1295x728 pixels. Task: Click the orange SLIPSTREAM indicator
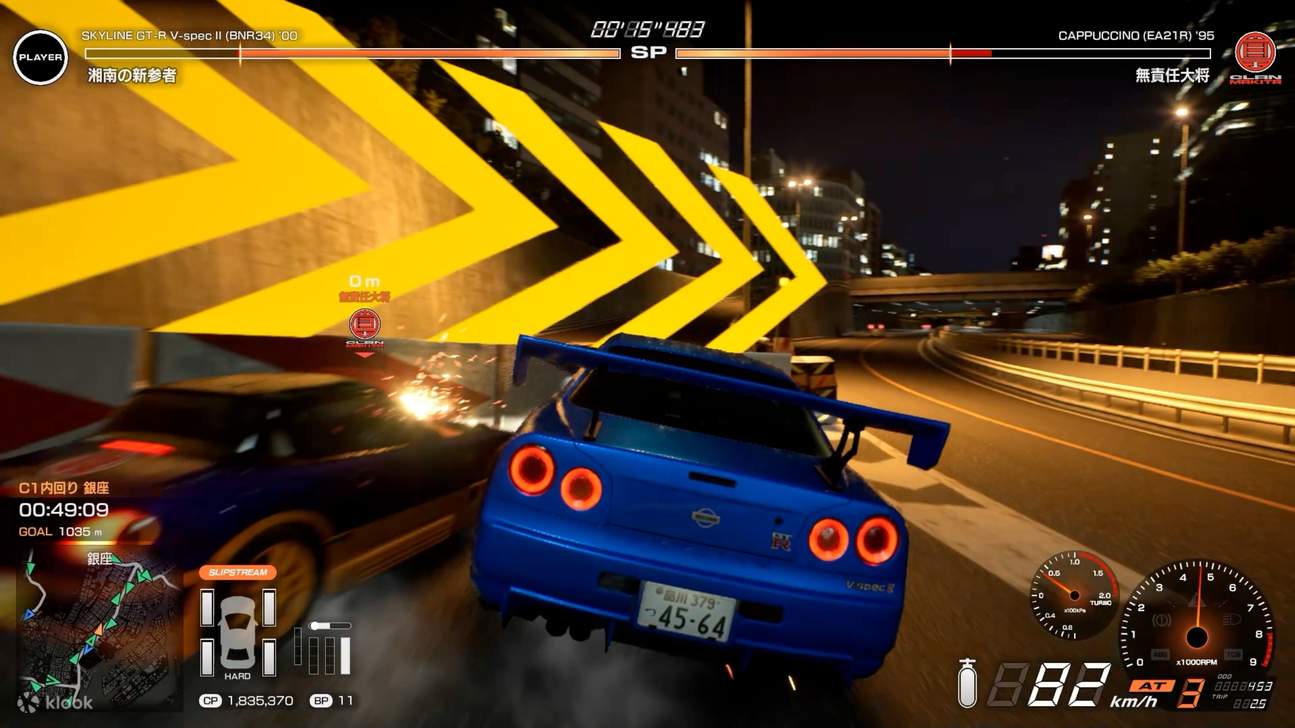click(x=237, y=573)
